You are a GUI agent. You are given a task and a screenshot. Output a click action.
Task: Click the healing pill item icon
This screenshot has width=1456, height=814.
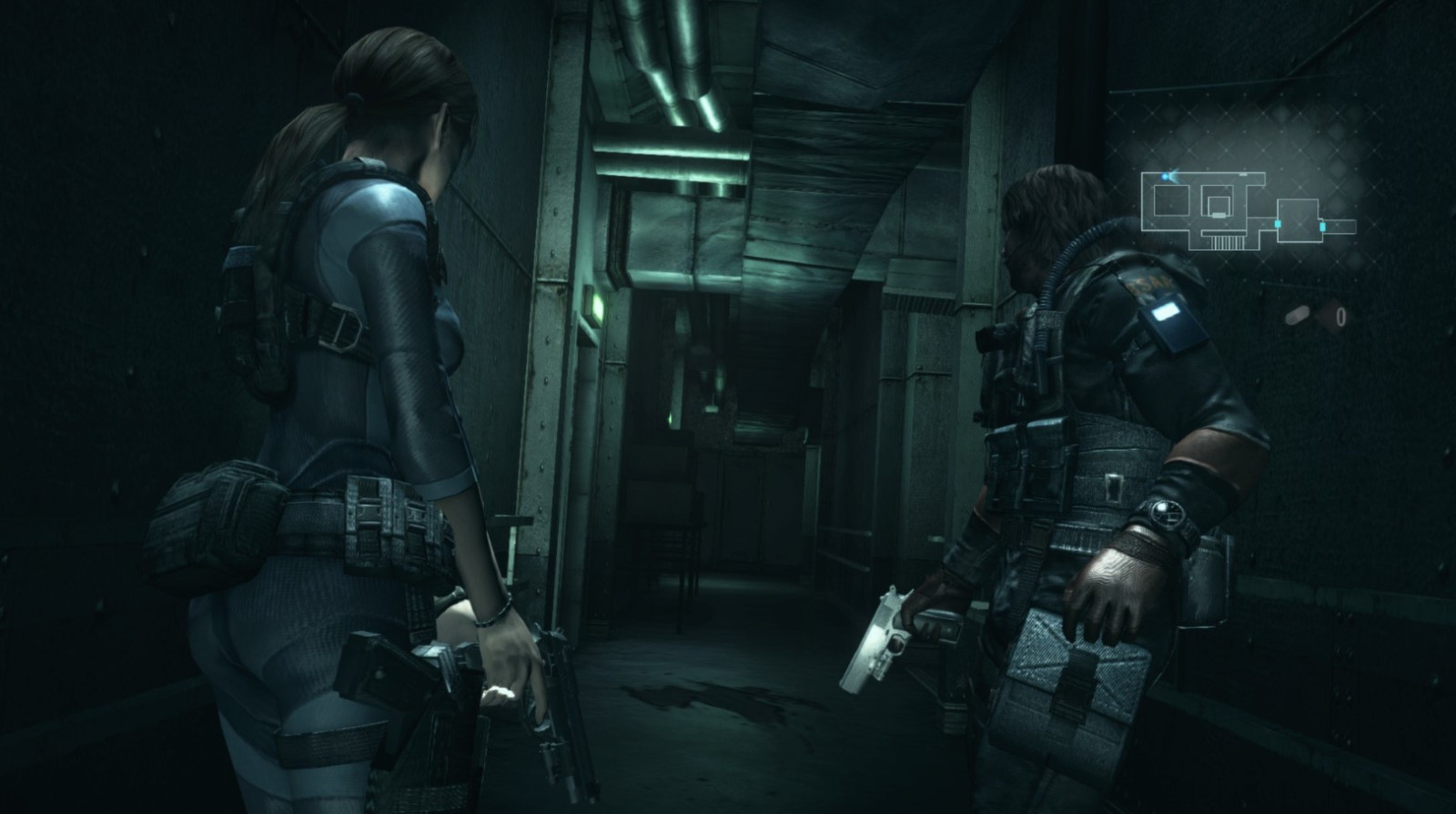(1298, 316)
